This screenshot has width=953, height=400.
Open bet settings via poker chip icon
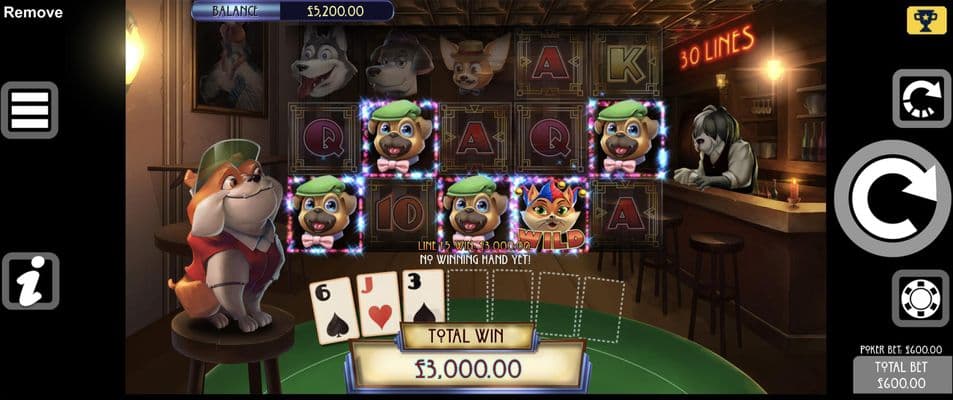(x=921, y=298)
